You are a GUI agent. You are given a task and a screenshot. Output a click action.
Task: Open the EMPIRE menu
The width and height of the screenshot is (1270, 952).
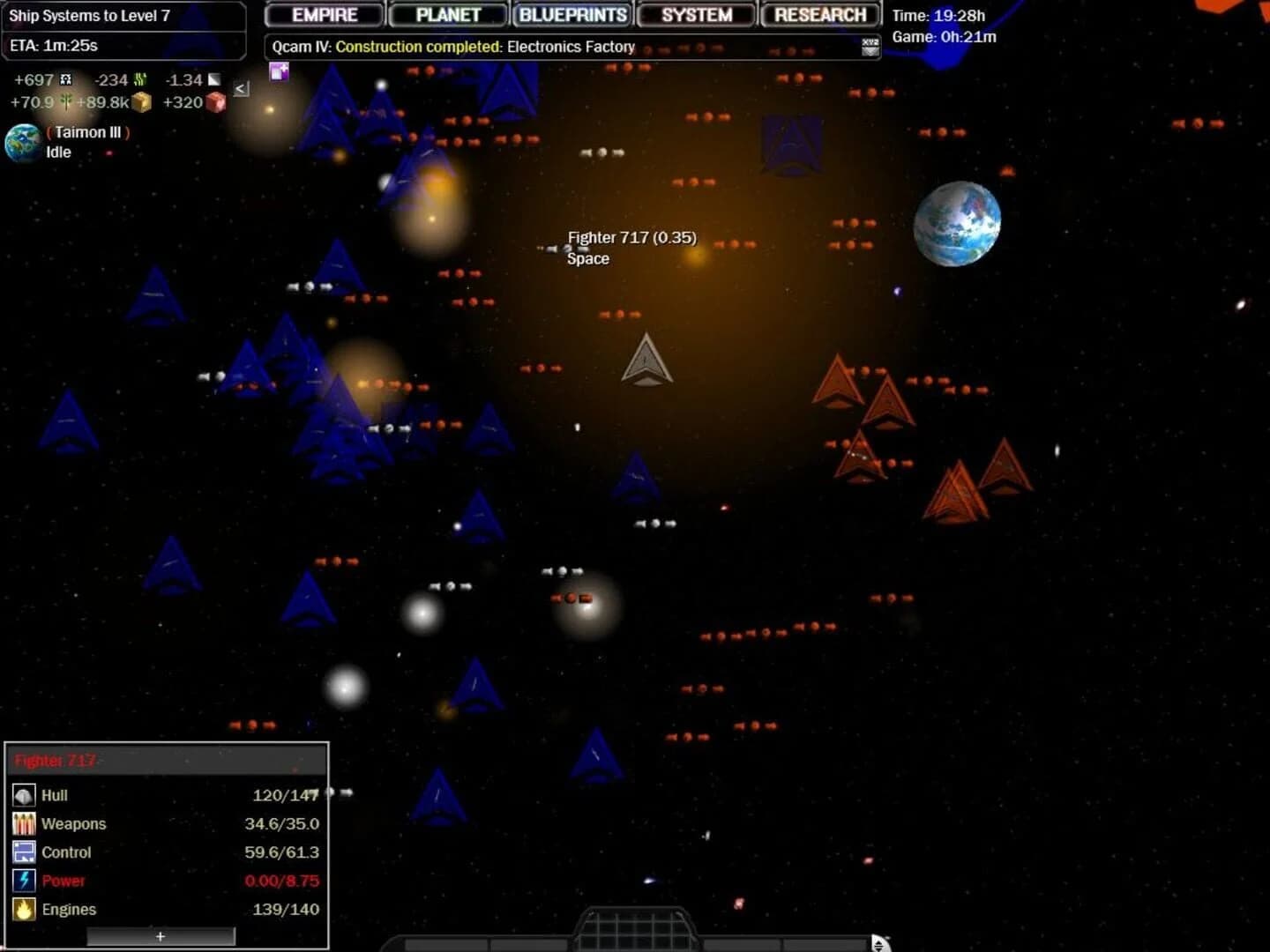(x=323, y=14)
